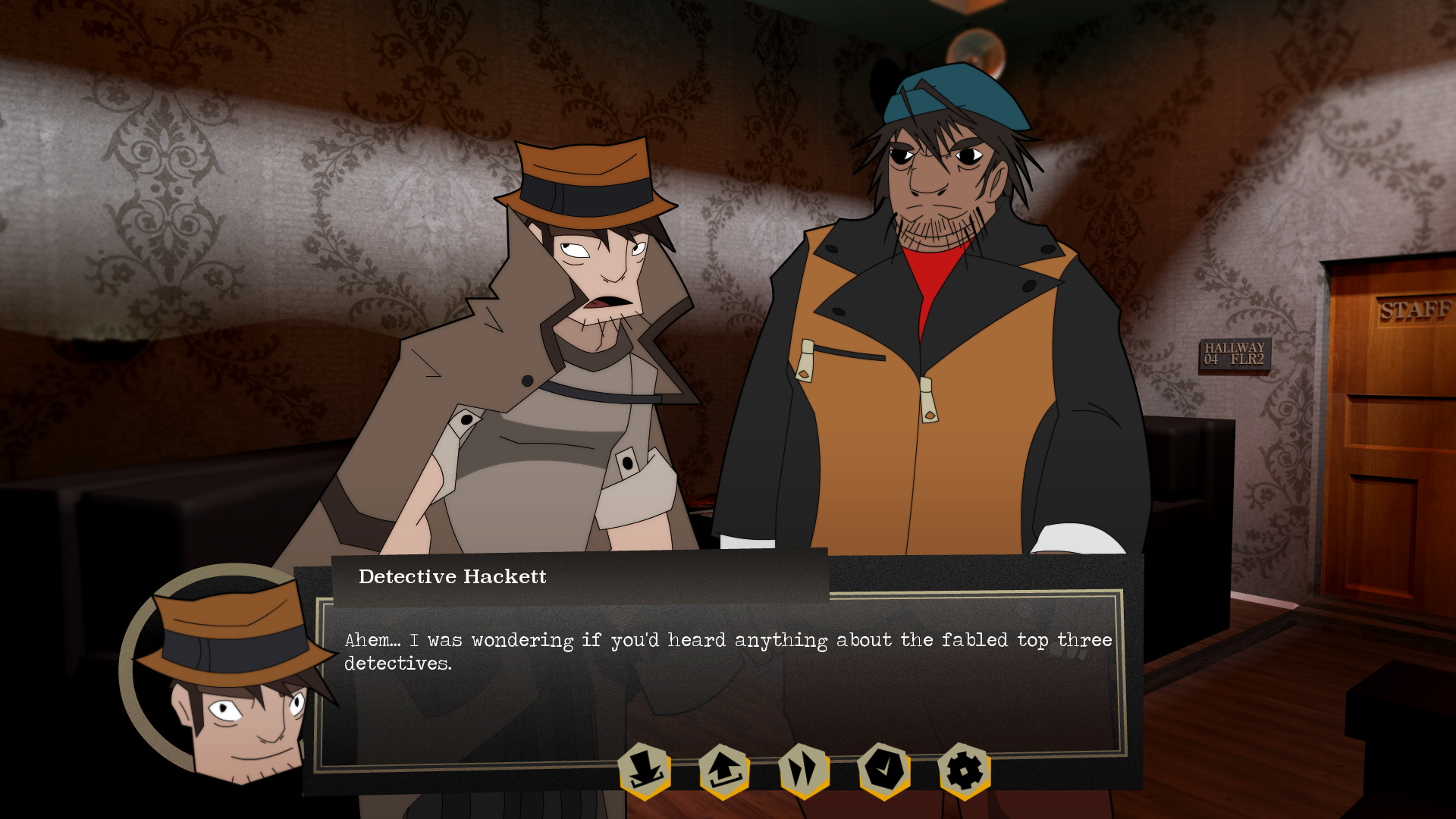The width and height of the screenshot is (1456, 819).
Task: Click the save icon with the downward arrow
Action: click(x=645, y=770)
